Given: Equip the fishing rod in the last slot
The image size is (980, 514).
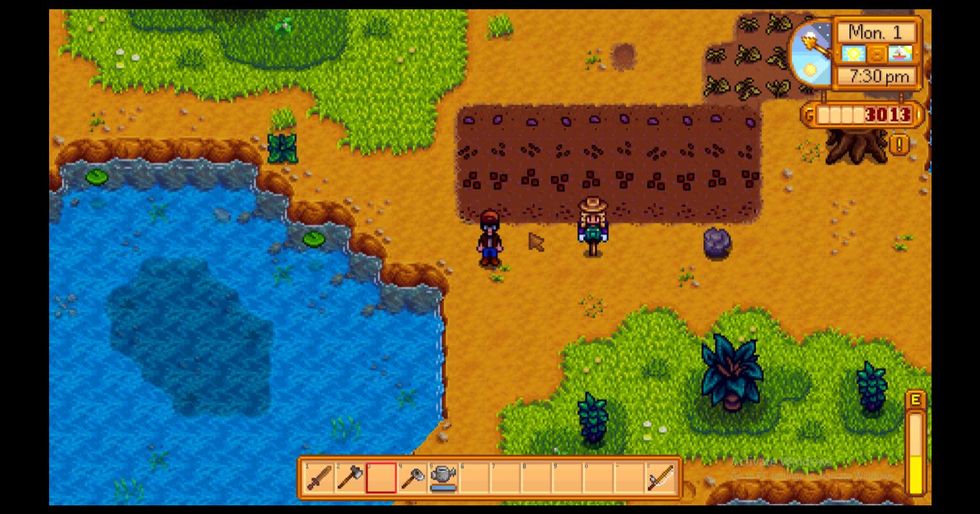Looking at the screenshot, I should [659, 479].
